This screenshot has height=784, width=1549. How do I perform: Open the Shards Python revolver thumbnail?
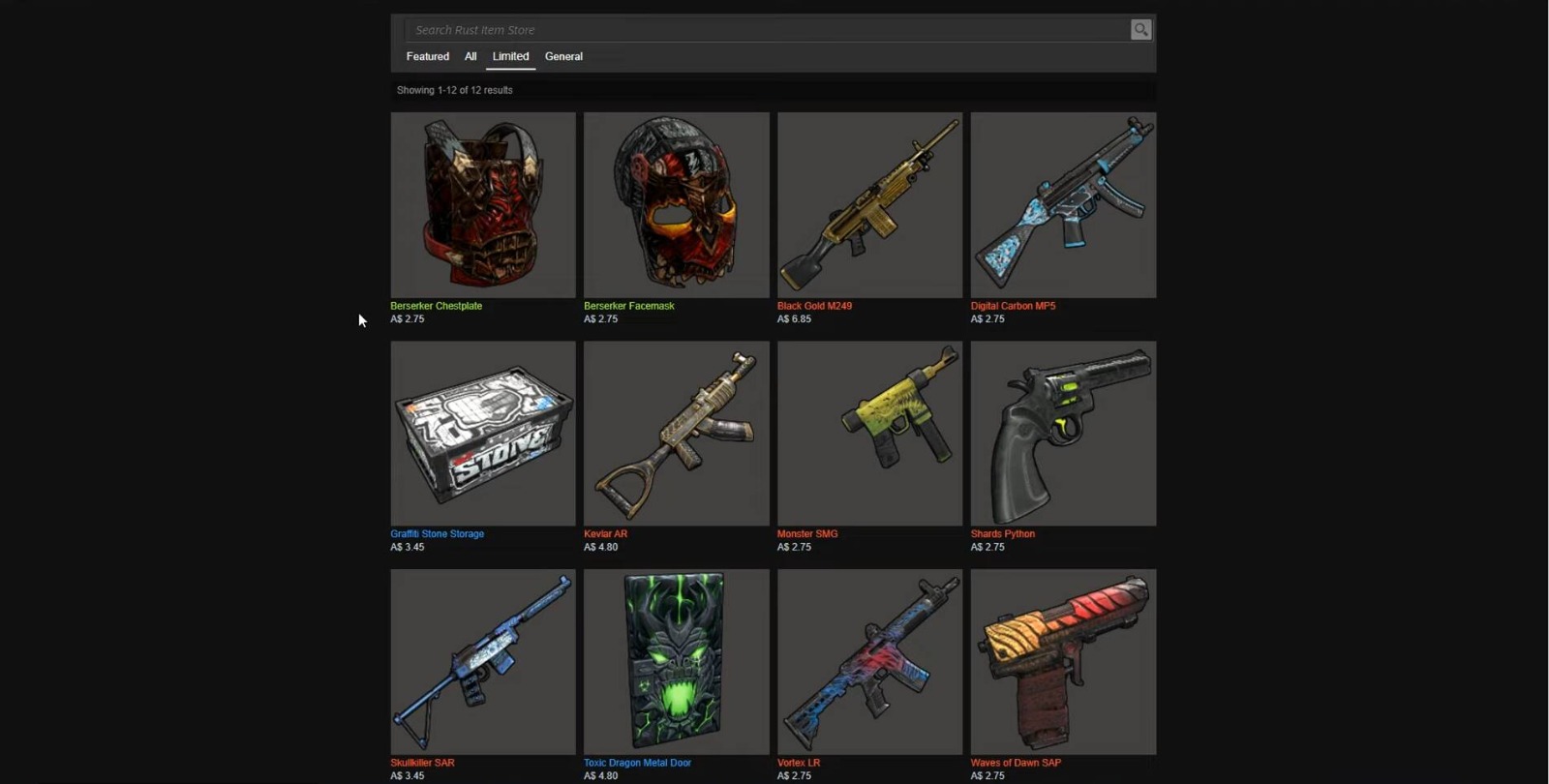[1062, 433]
